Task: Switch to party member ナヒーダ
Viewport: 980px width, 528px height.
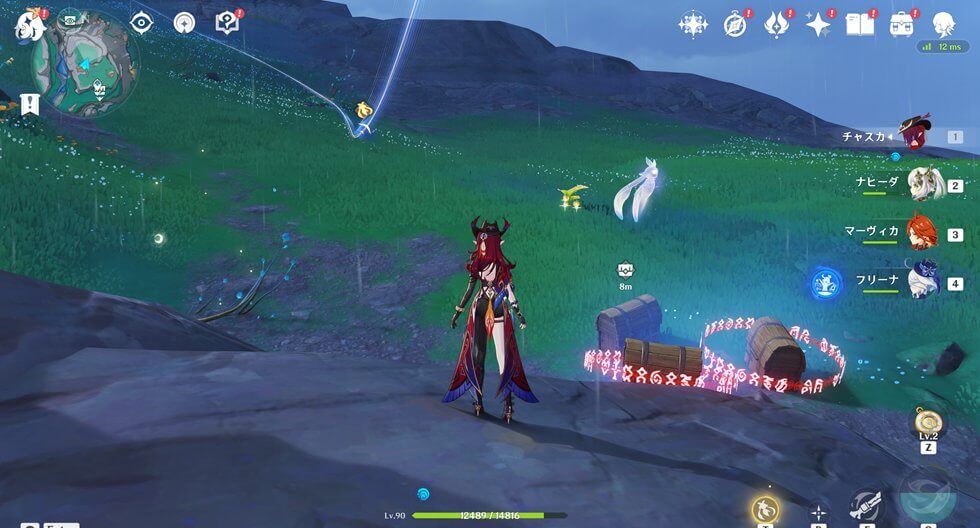Action: pos(922,185)
